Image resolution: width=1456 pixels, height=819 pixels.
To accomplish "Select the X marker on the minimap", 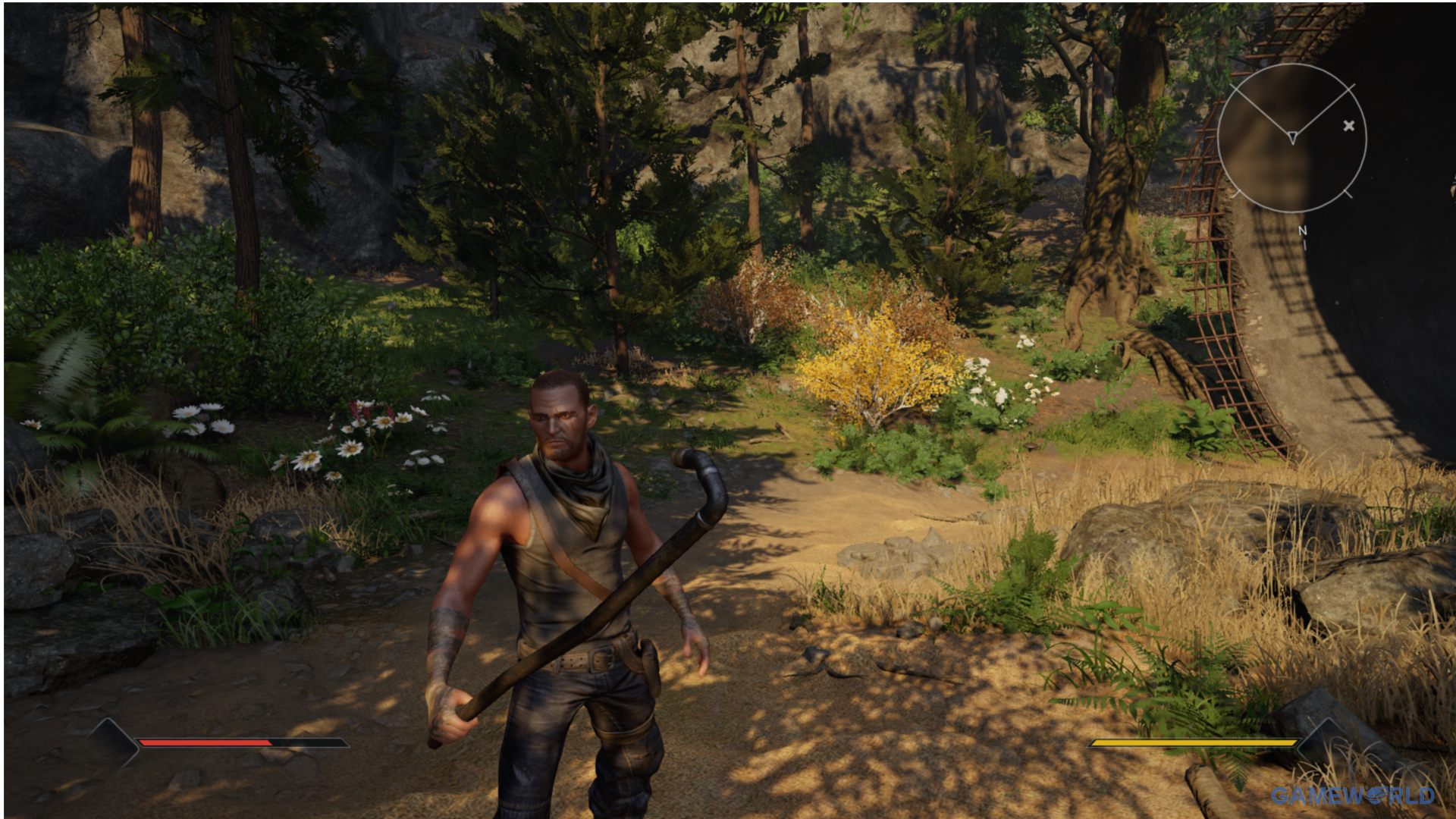I will point(1348,126).
